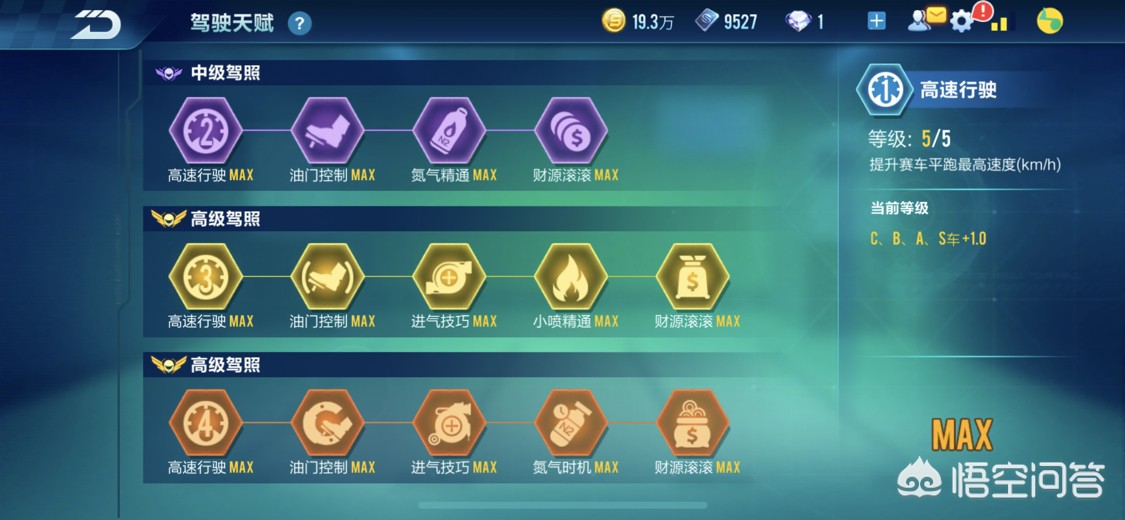The height and width of the screenshot is (520, 1125).
Task: Select the orange 高速行驶 talent numbered 4
Action: pyautogui.click(x=206, y=423)
